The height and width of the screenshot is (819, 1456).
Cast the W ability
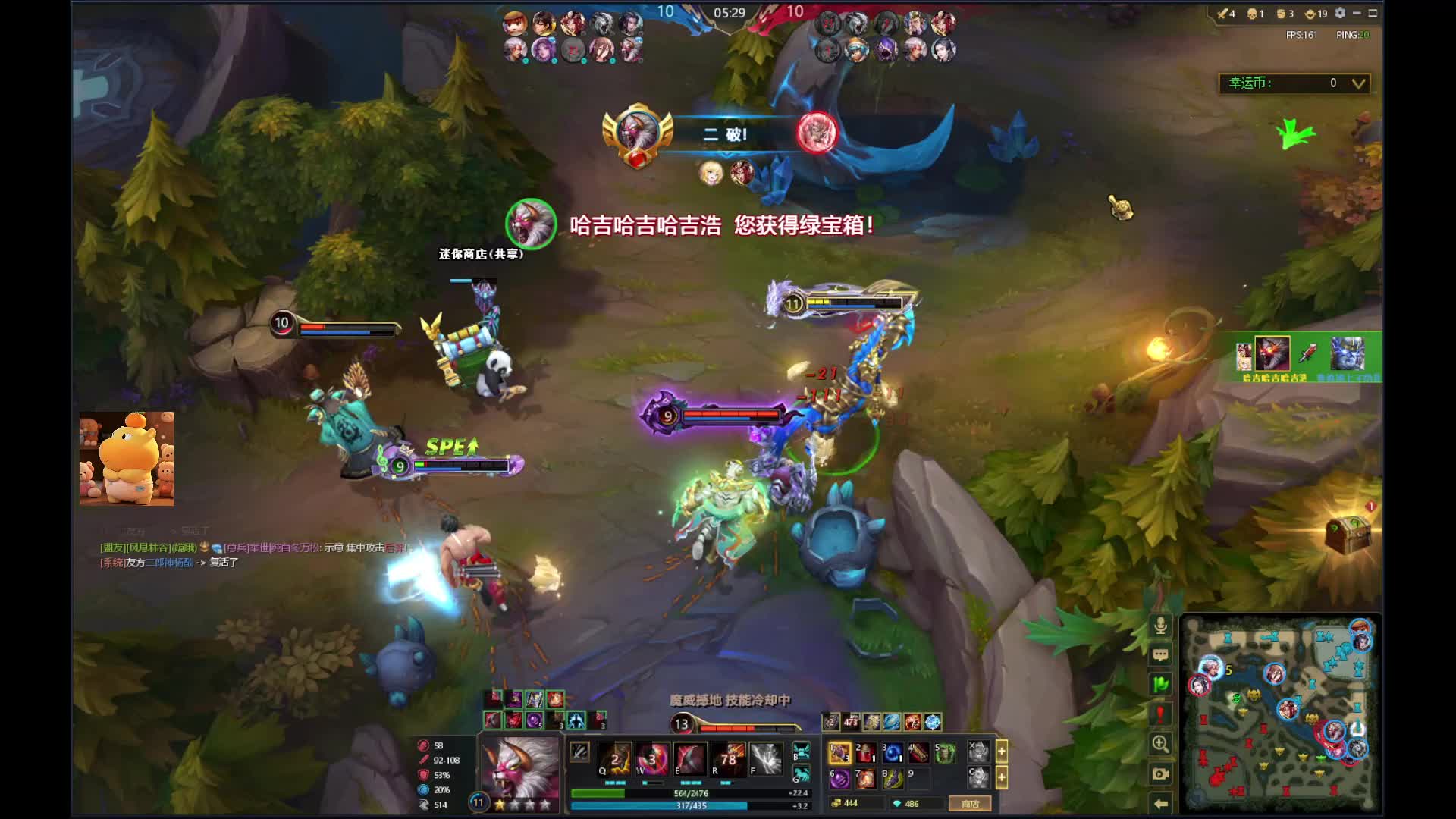click(652, 758)
